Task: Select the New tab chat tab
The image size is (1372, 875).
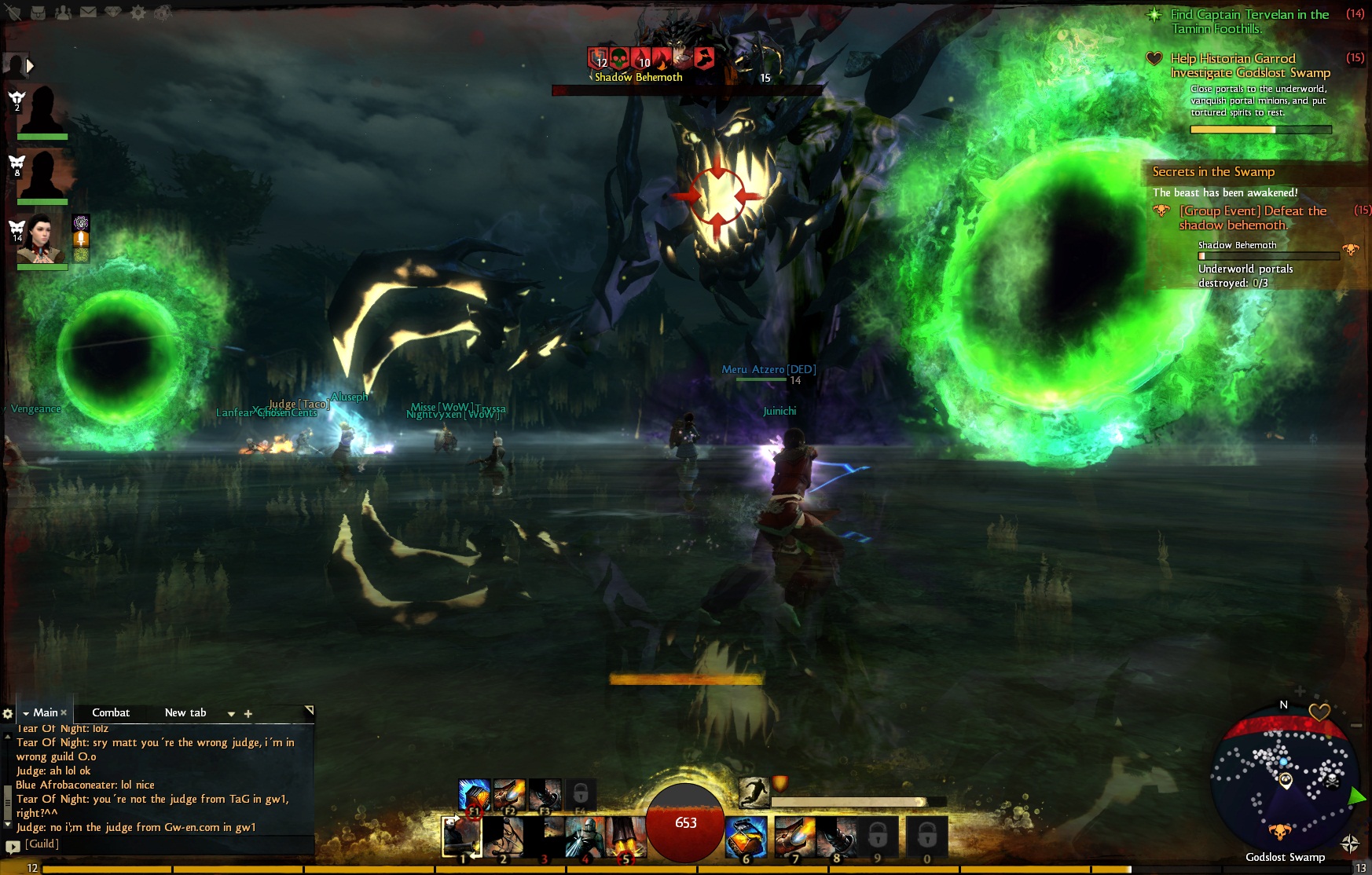Action: (x=185, y=712)
